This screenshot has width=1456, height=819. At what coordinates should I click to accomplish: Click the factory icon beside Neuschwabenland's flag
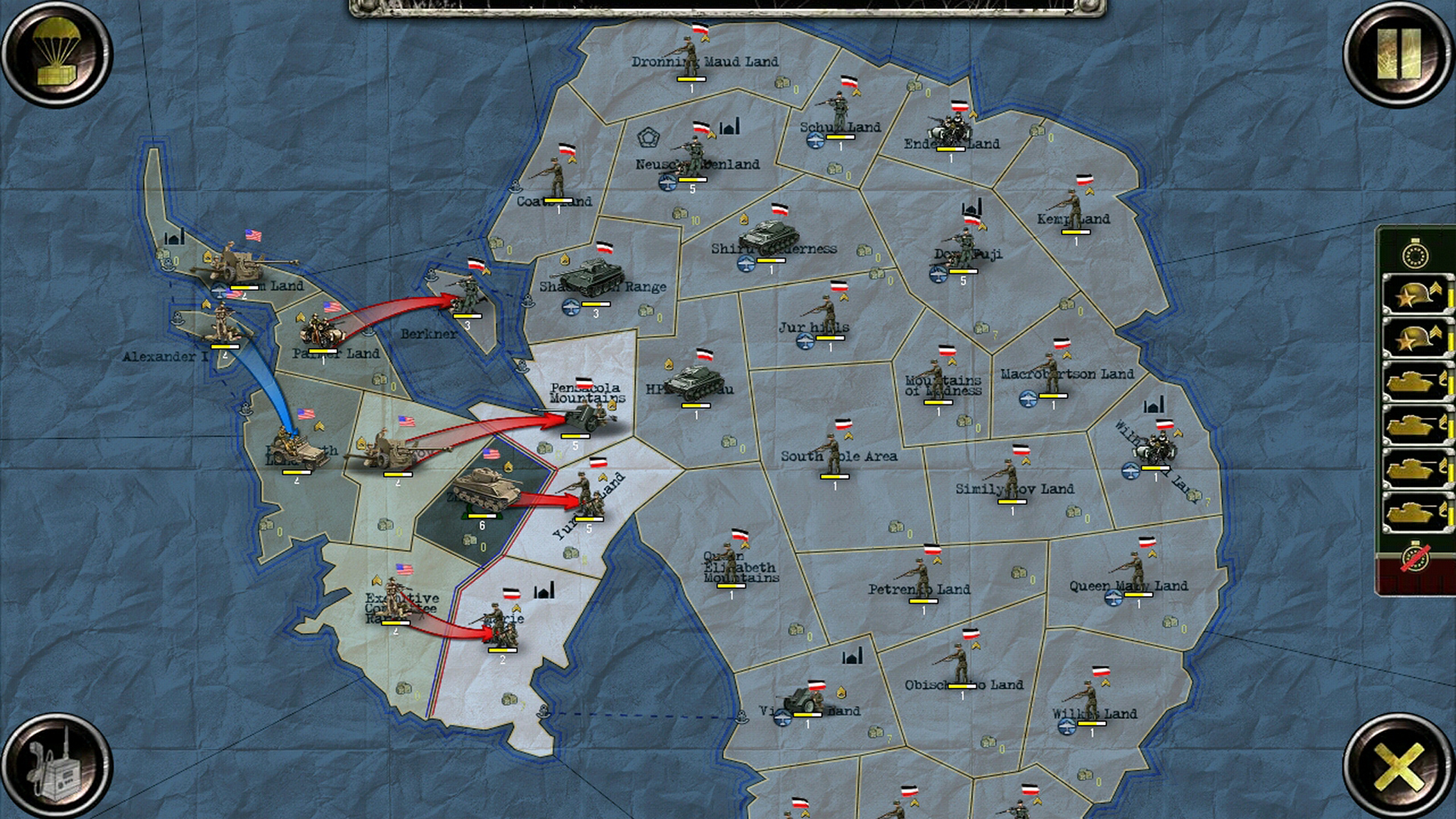coord(730,127)
